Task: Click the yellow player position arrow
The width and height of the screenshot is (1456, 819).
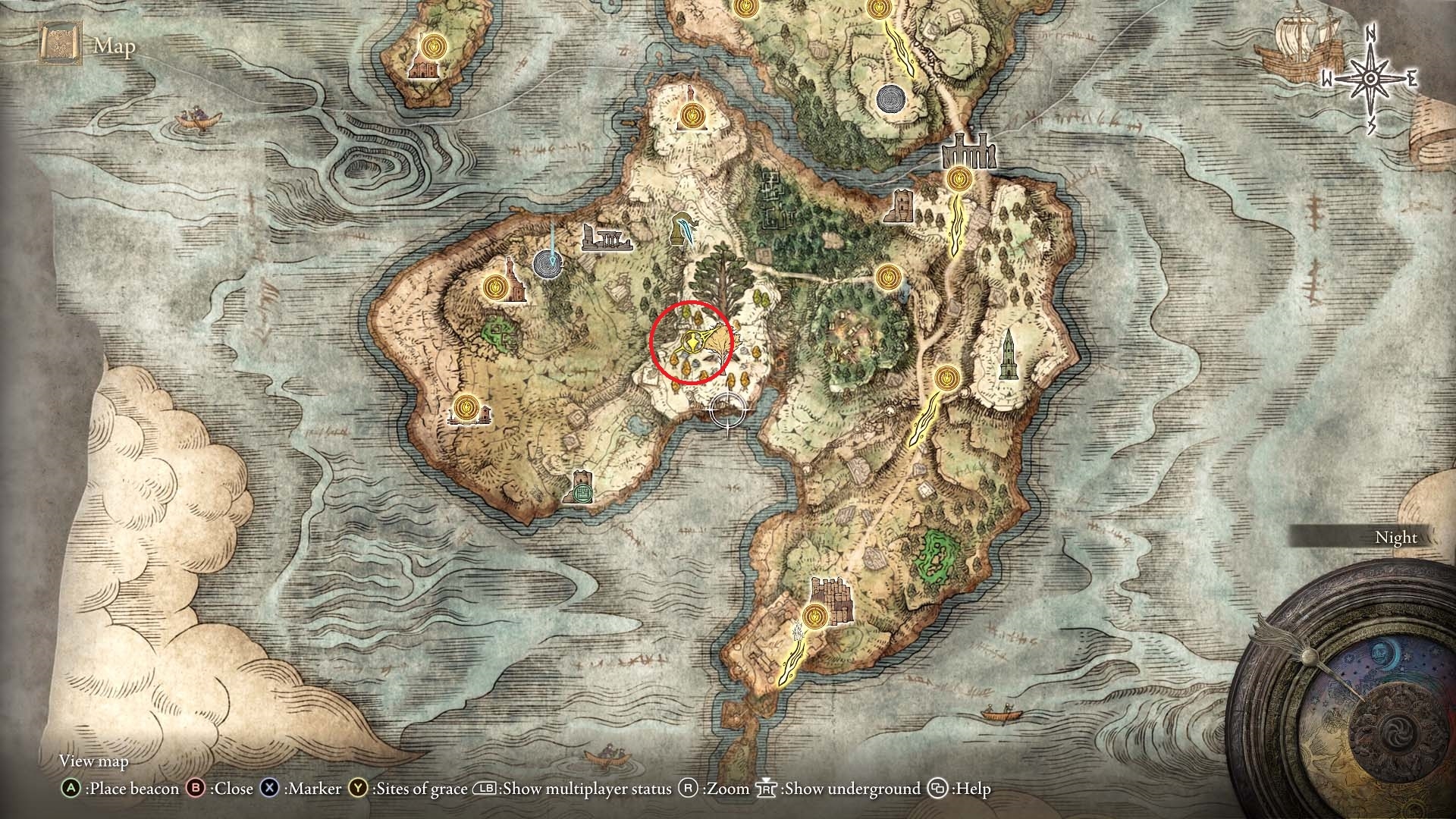Action: [x=693, y=344]
